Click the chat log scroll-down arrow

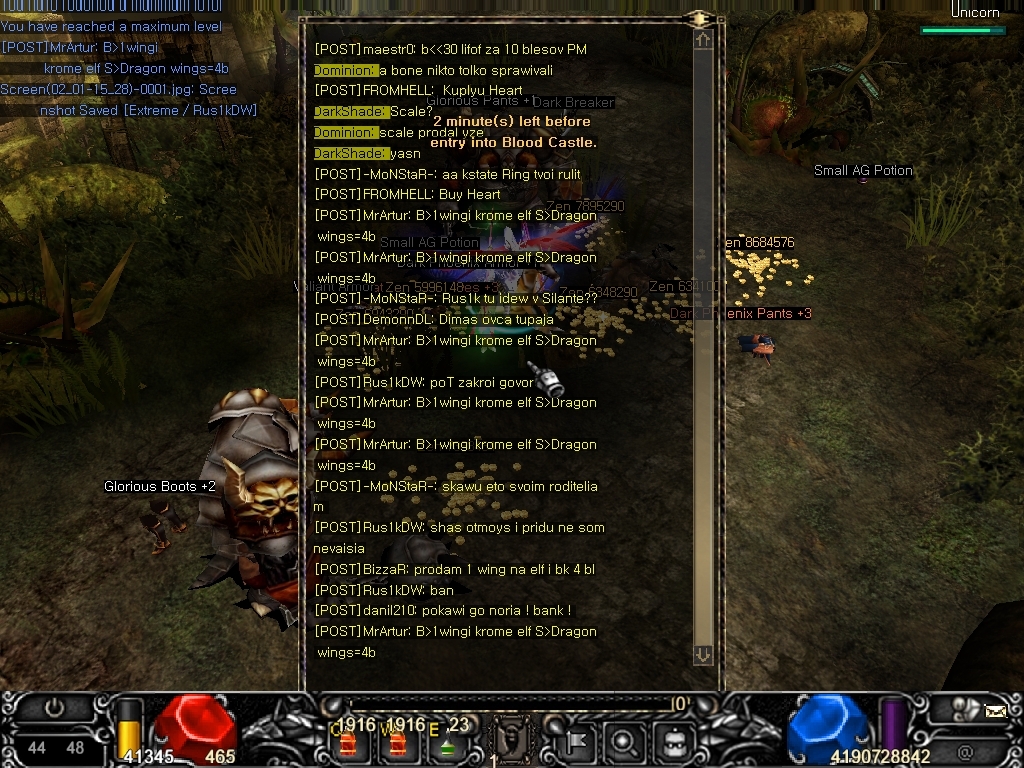pos(703,654)
